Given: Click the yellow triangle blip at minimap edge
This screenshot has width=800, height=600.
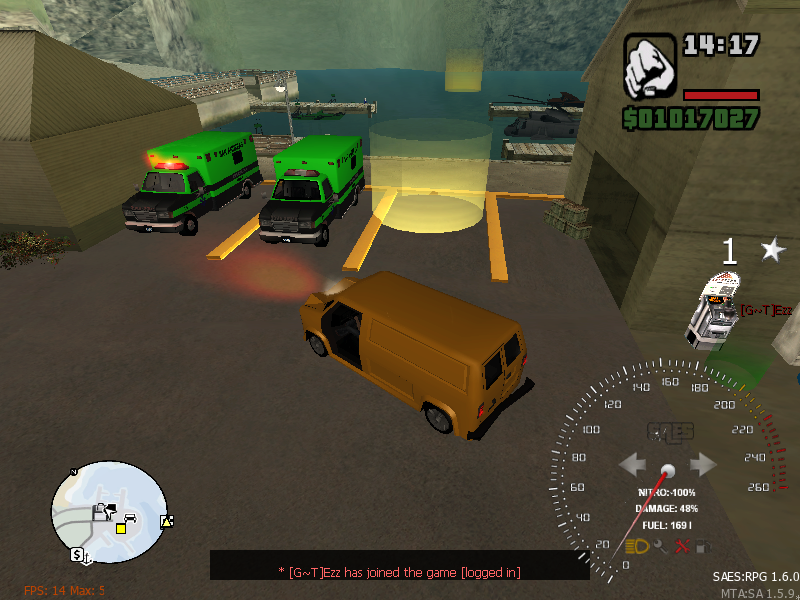Looking at the screenshot, I should (166, 520).
